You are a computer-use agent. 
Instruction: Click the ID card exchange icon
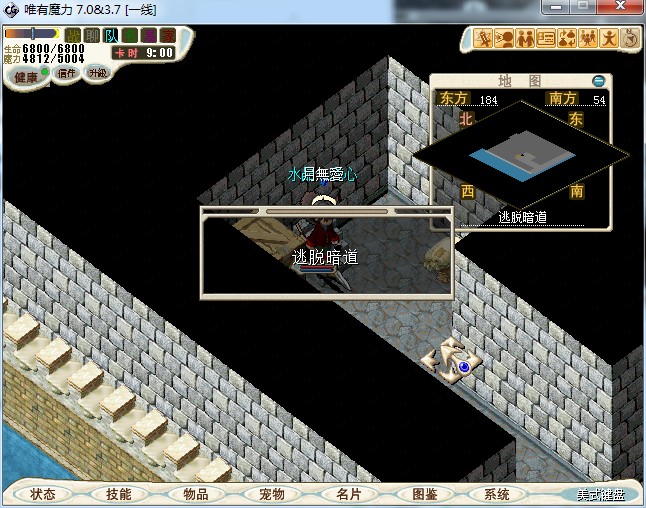pyautogui.click(x=546, y=39)
